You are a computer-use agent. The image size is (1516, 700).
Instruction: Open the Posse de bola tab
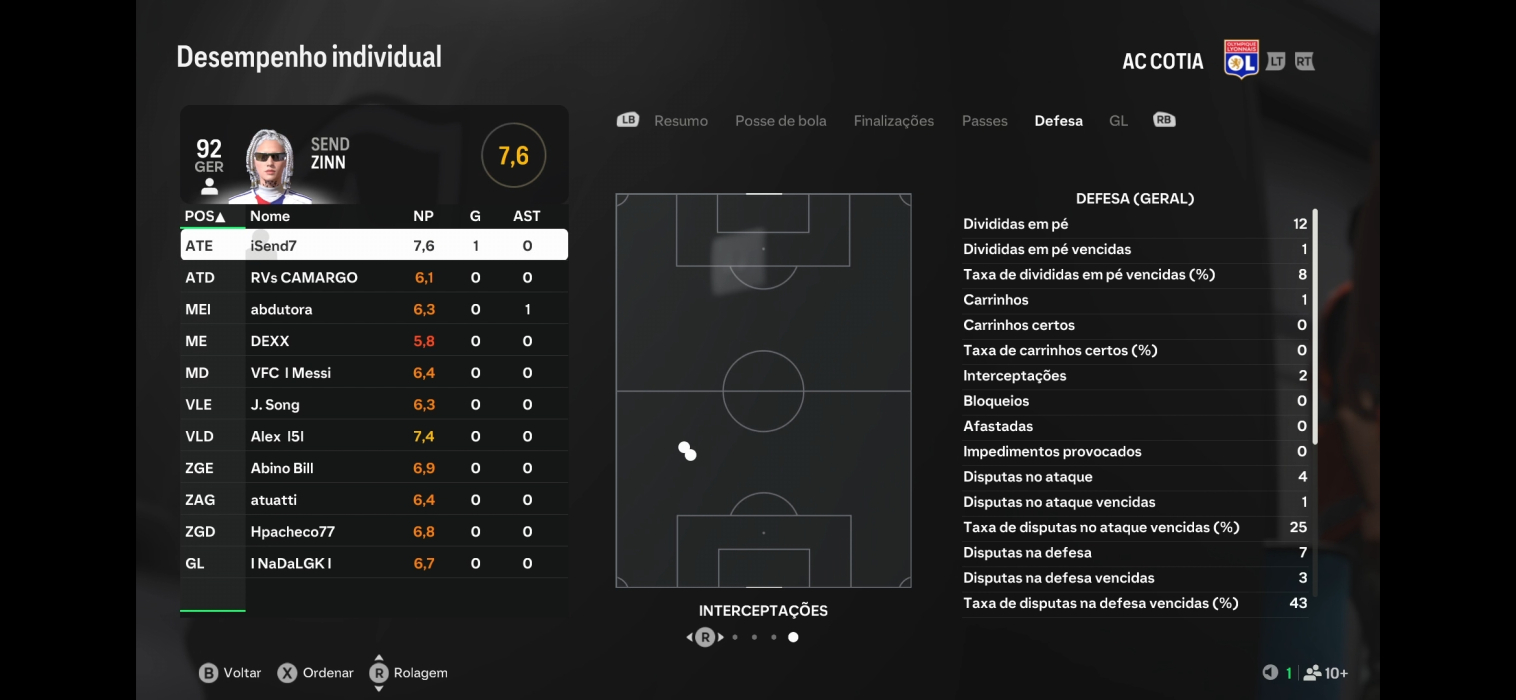780,121
